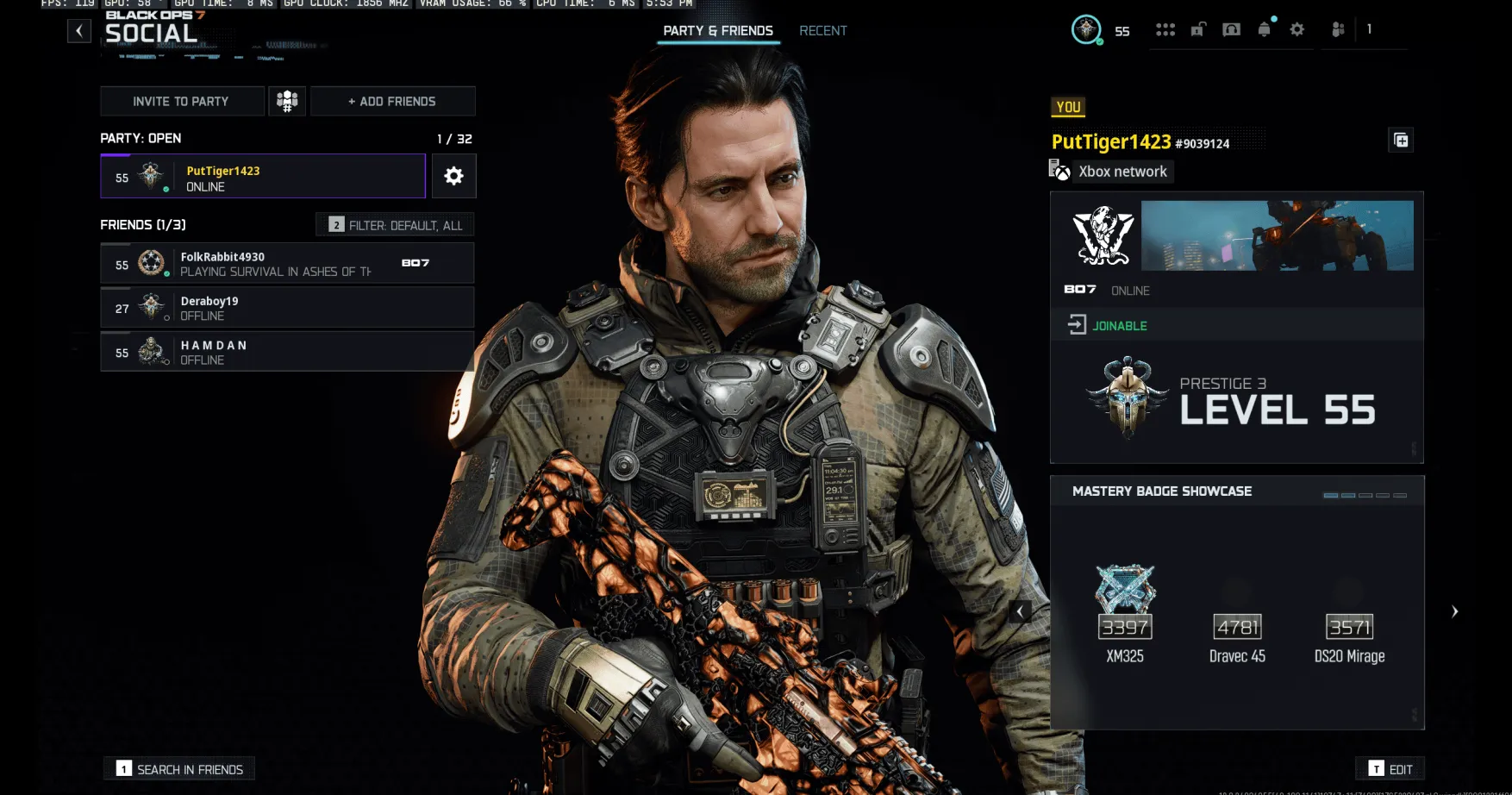The height and width of the screenshot is (795, 1512).
Task: Click the headset chat icon in top bar
Action: coord(1231,28)
